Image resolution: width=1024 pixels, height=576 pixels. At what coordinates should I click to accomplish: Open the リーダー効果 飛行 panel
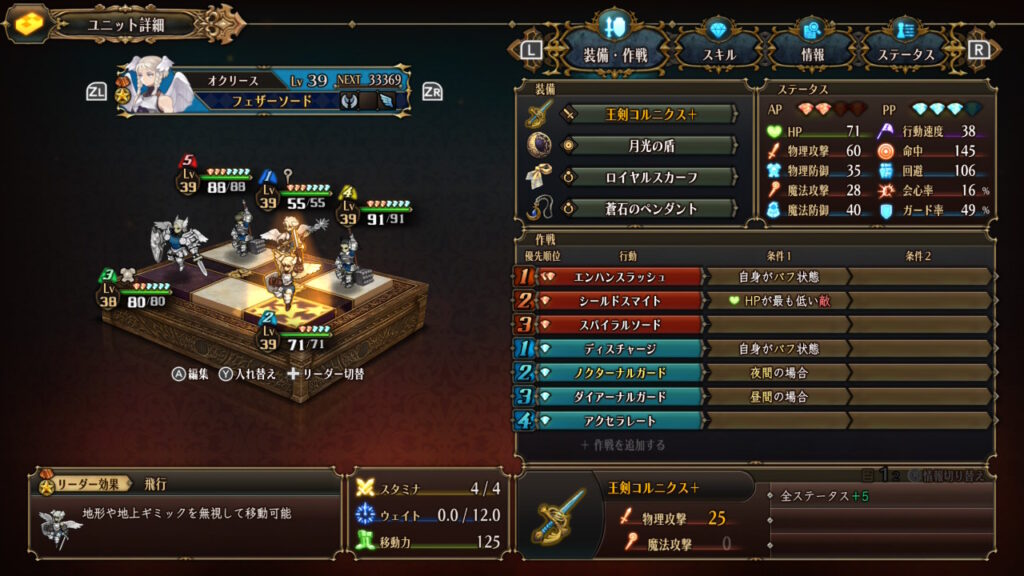click(185, 512)
